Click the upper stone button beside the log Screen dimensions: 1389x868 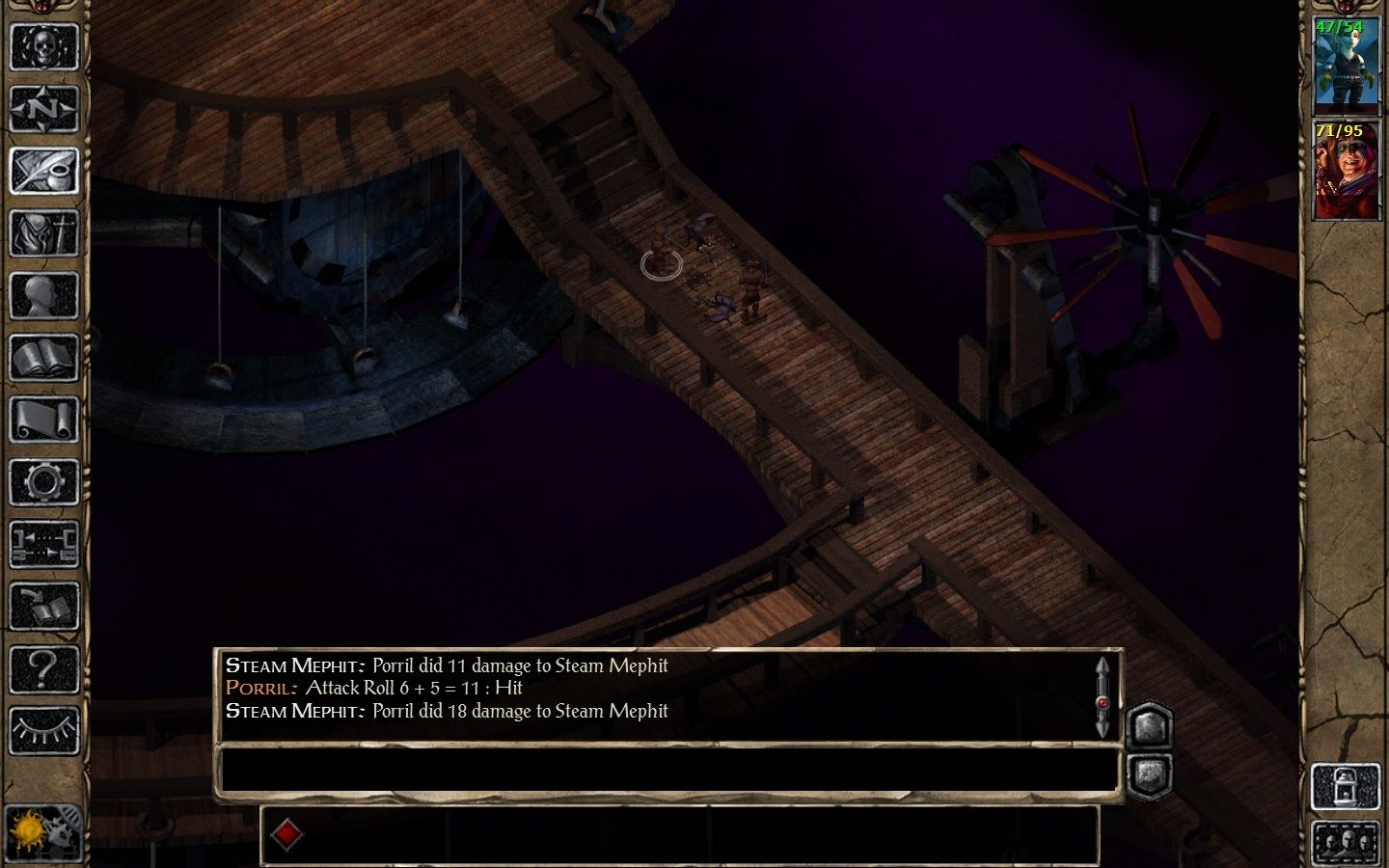point(1149,726)
